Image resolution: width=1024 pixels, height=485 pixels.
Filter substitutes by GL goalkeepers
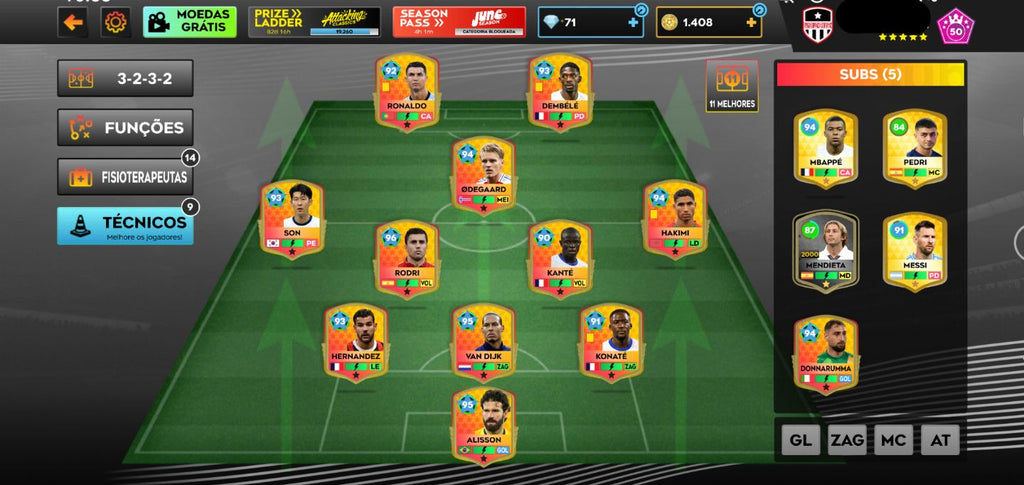click(x=800, y=439)
